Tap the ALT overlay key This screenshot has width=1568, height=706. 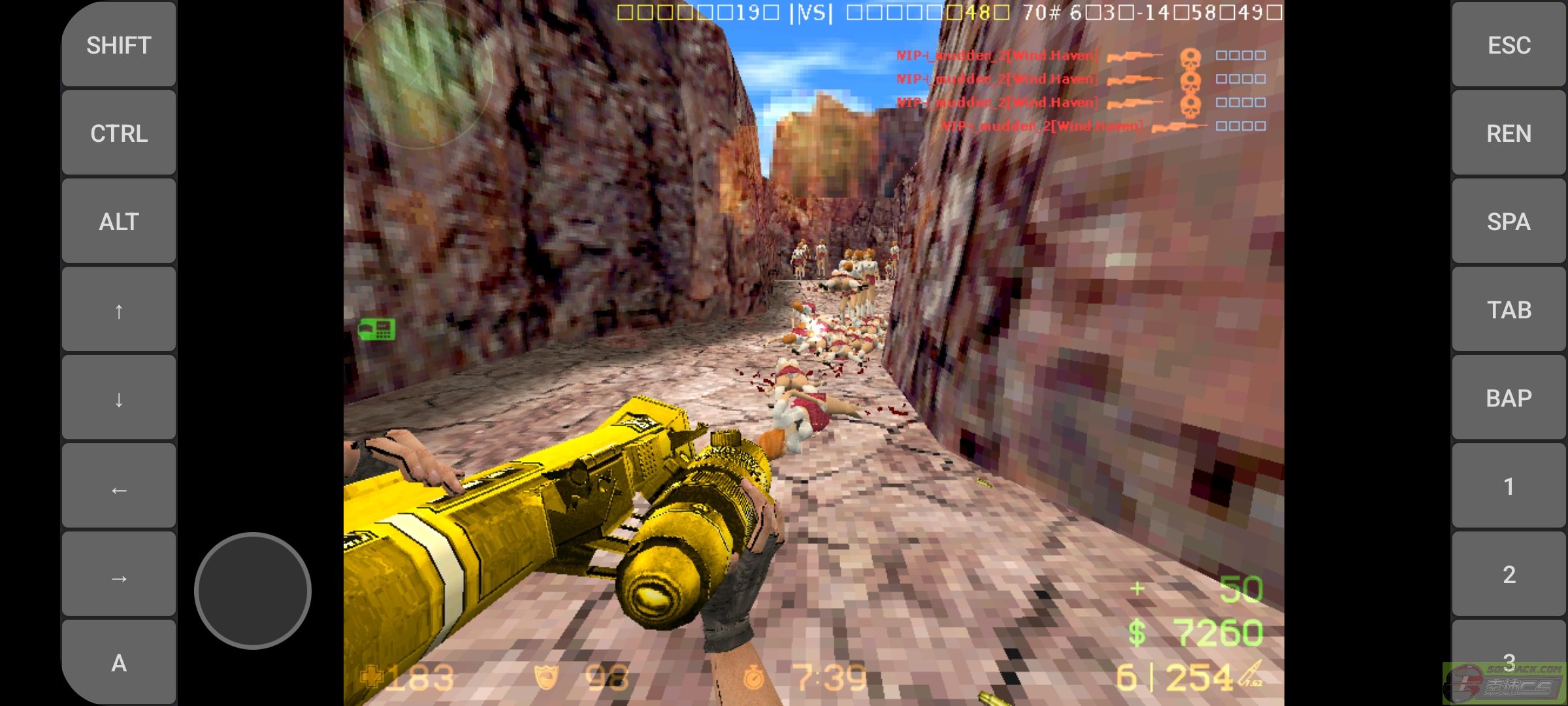[x=119, y=221]
